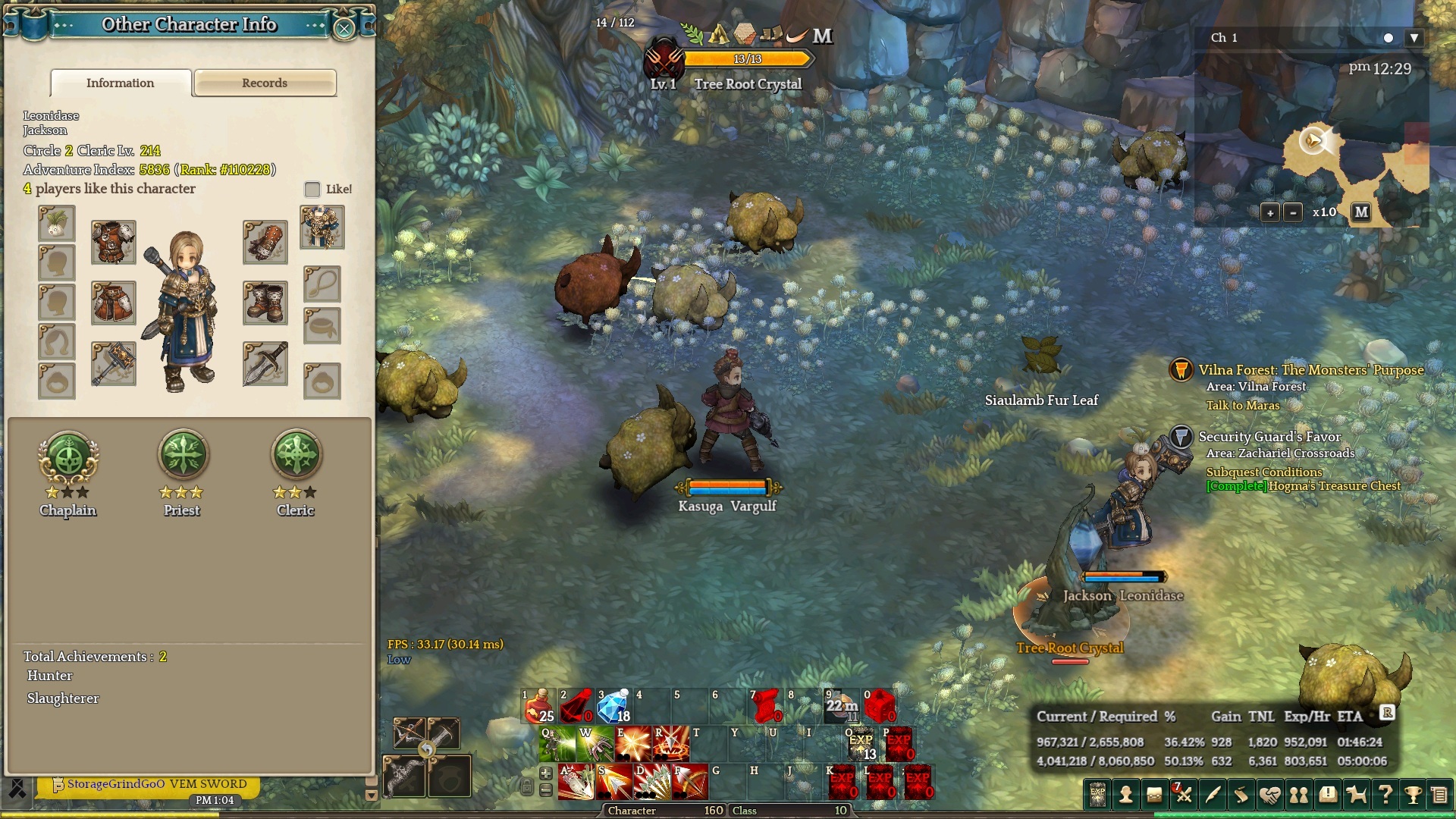Open the channel dropdown arrow
Viewport: 1456px width, 819px height.
click(1414, 38)
